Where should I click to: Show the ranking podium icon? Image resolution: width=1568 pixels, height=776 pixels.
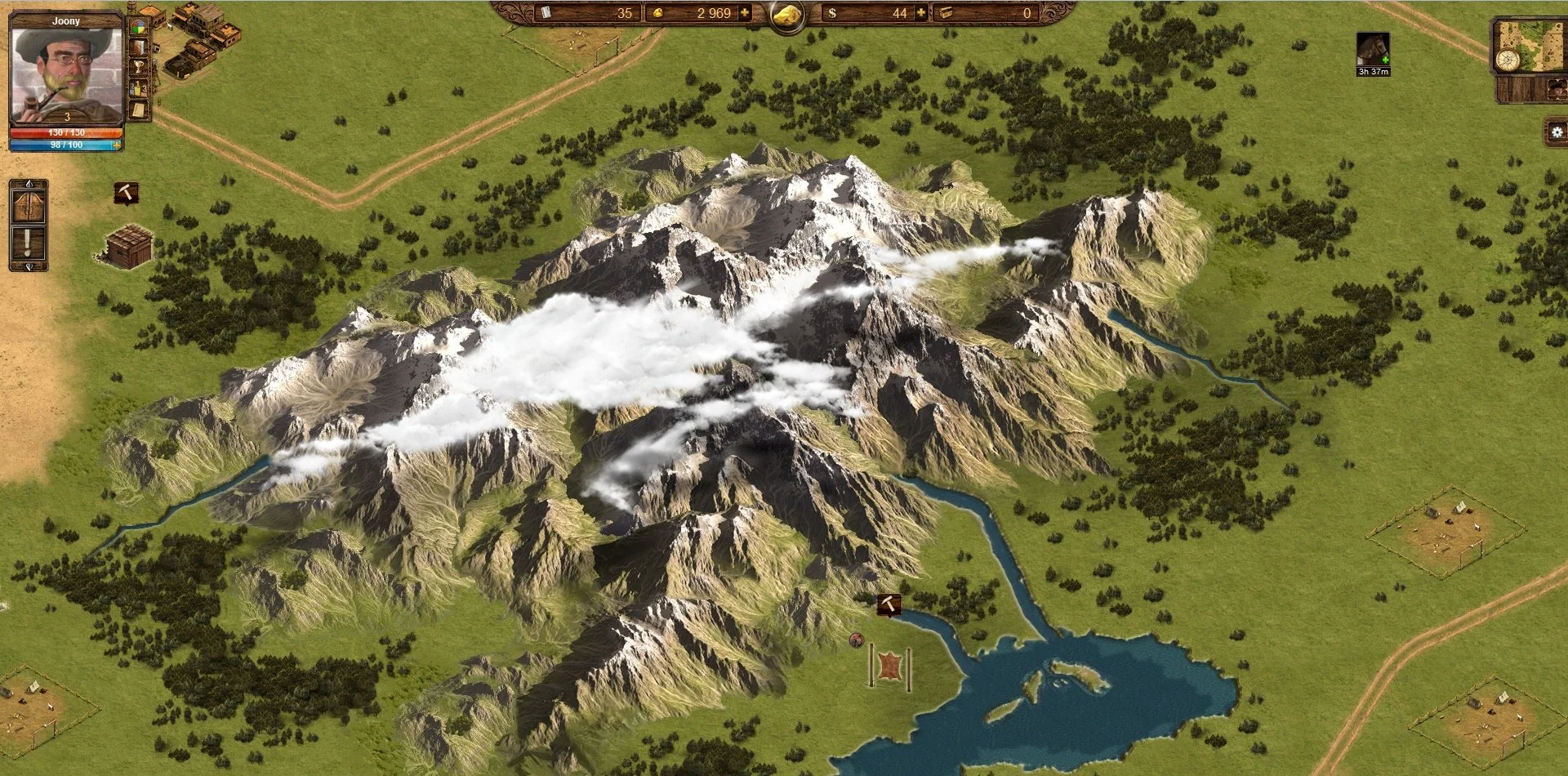click(140, 87)
